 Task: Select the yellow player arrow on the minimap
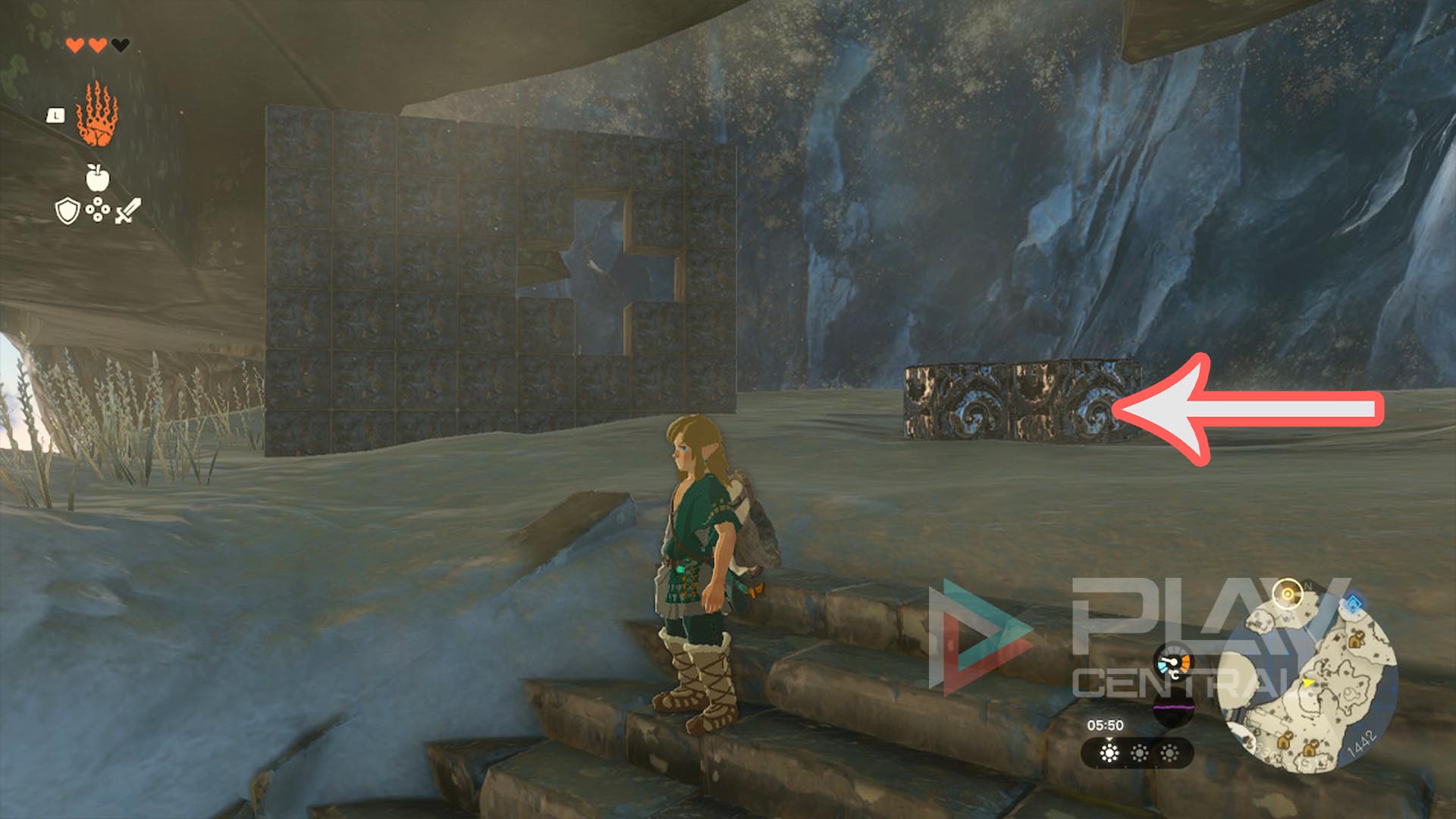coord(1307,682)
